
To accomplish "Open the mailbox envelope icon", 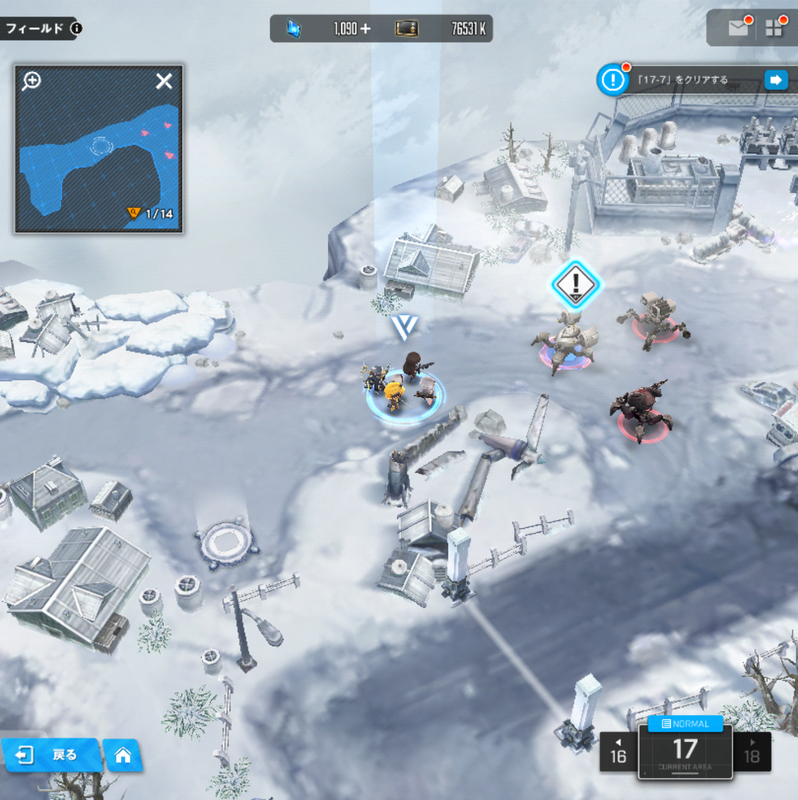I will [x=738, y=28].
